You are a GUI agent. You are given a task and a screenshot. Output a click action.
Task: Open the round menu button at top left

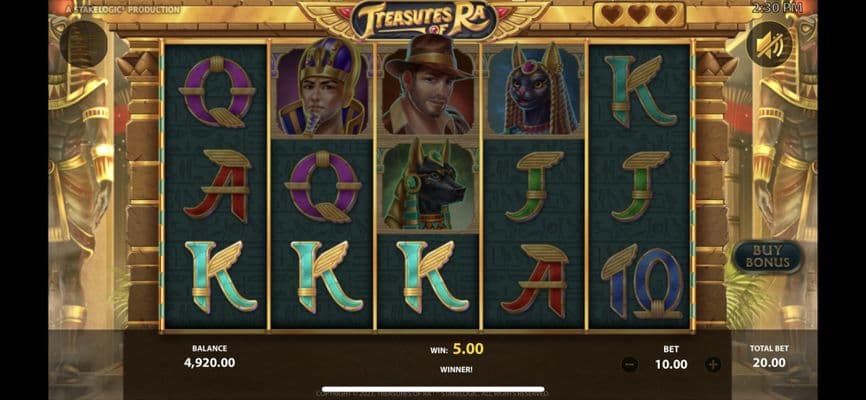coord(84,44)
